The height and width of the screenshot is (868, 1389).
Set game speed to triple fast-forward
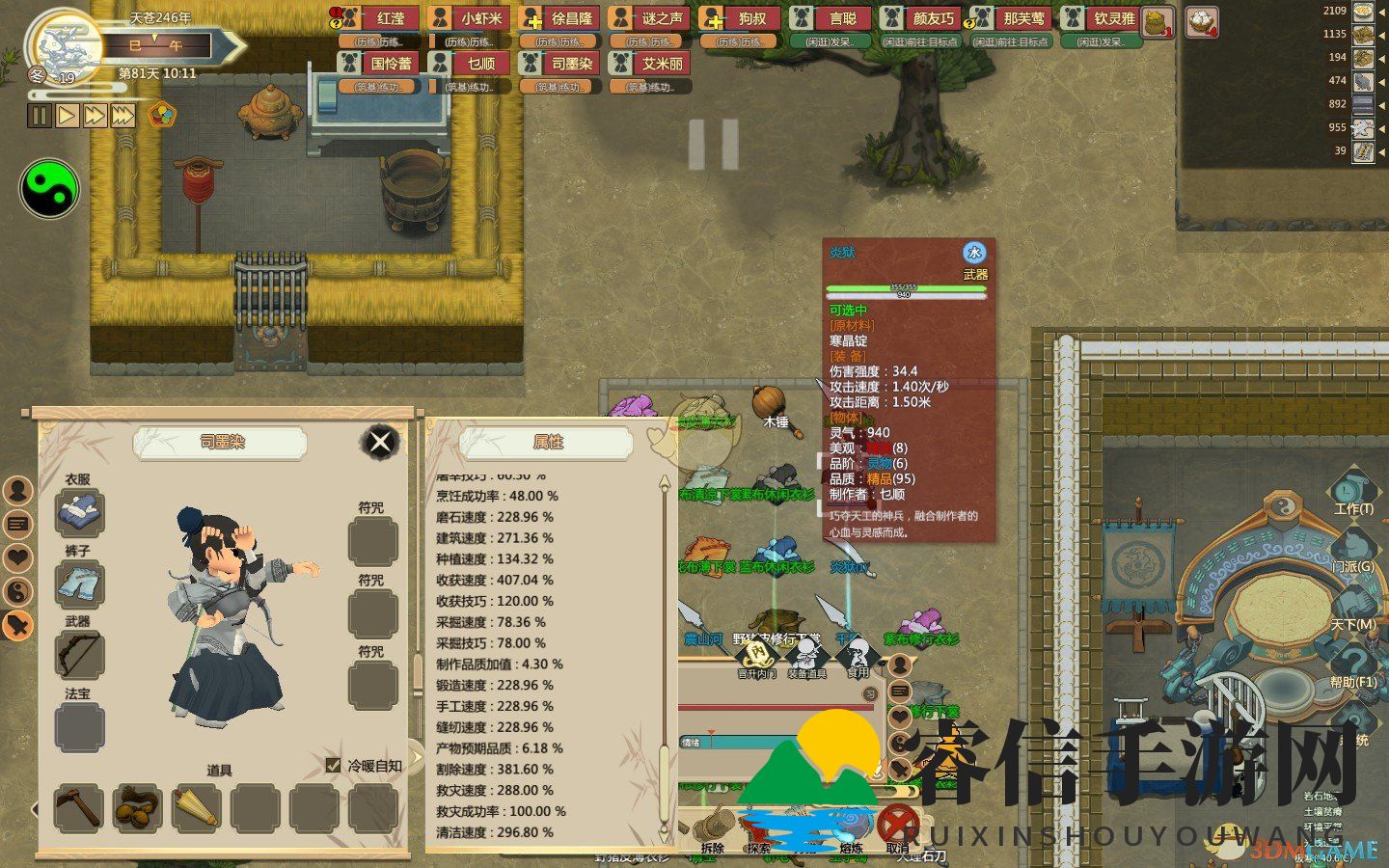tap(123, 116)
